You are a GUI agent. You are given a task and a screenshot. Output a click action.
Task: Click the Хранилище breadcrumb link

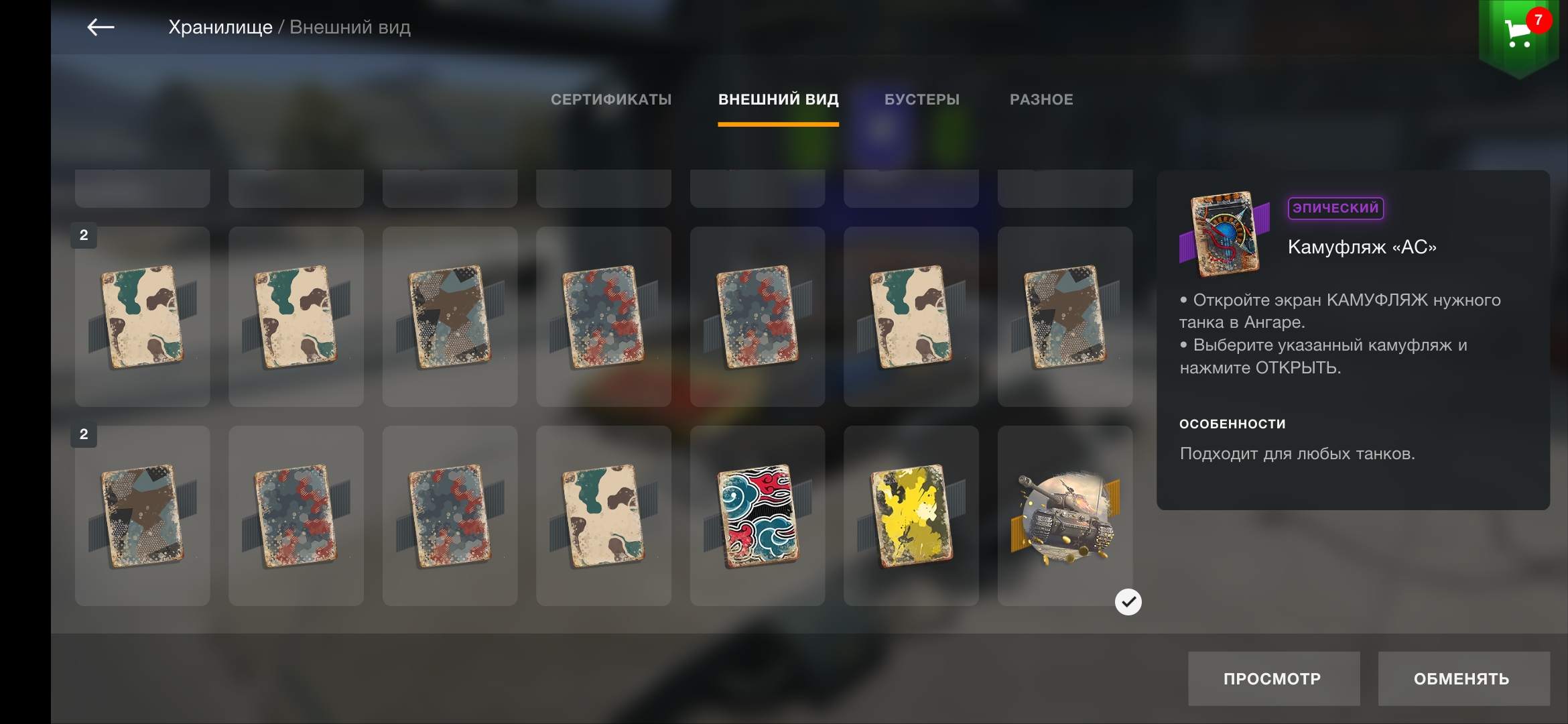click(220, 27)
